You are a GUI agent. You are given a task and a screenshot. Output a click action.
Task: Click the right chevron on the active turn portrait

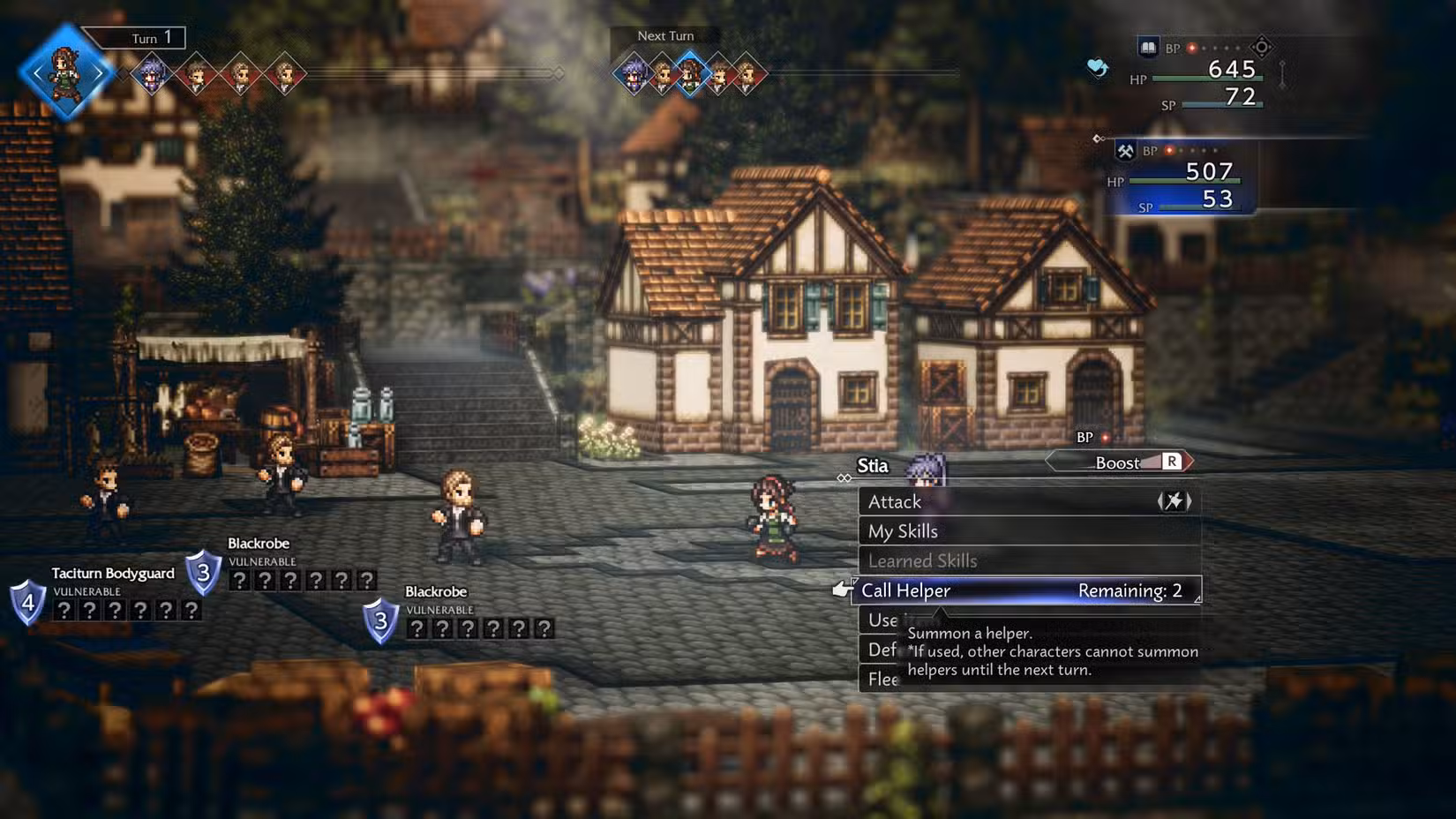pyautogui.click(x=97, y=73)
